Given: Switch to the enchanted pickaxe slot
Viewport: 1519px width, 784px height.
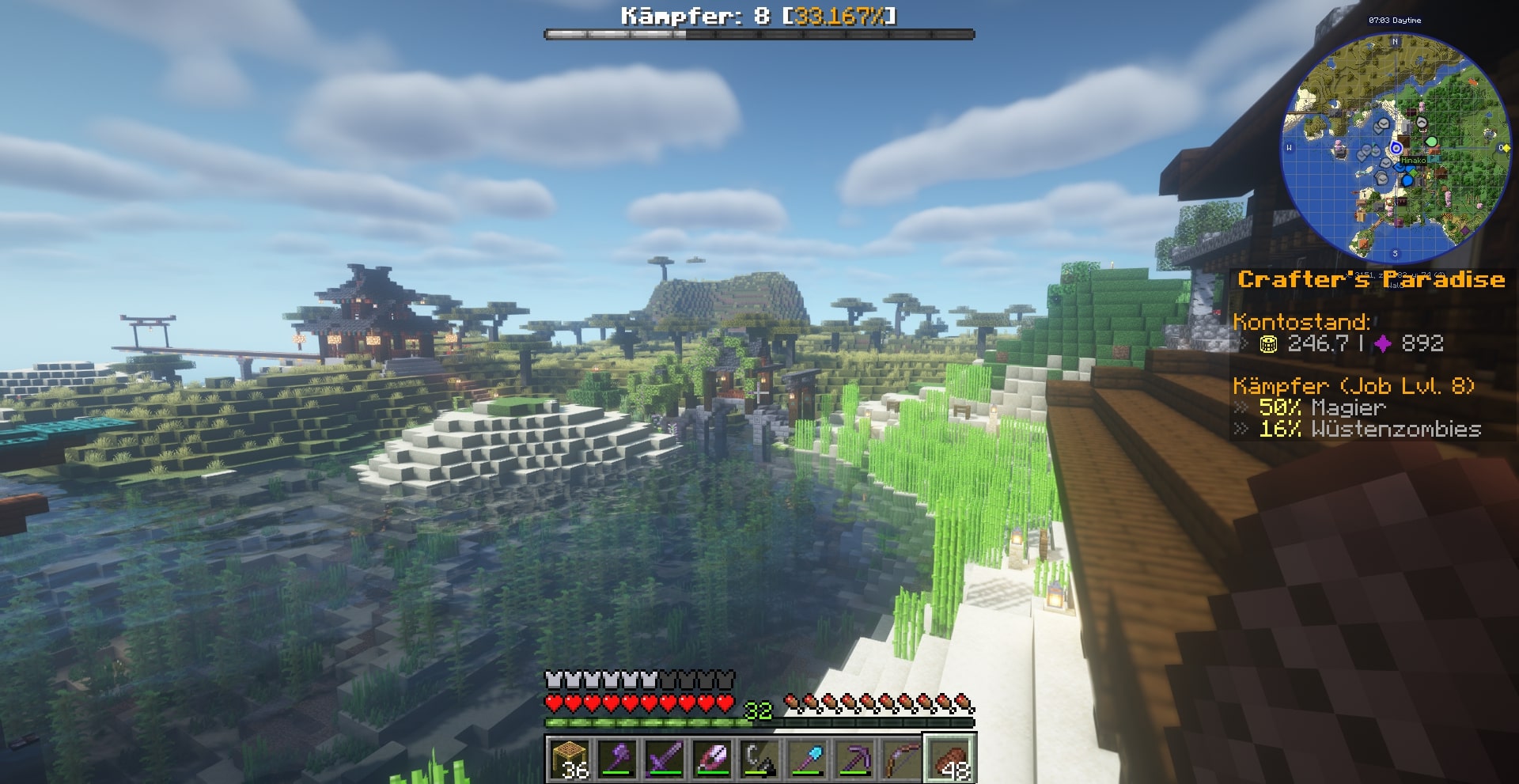Looking at the screenshot, I should (854, 759).
